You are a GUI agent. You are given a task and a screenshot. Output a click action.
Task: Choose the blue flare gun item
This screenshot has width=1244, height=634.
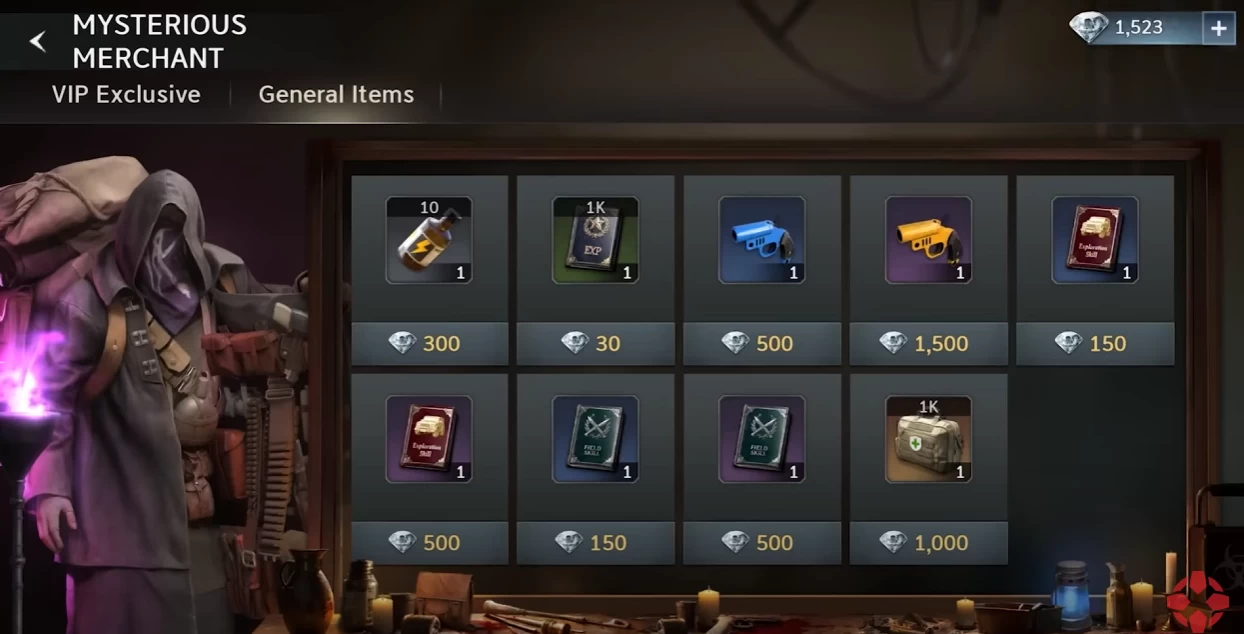761,240
